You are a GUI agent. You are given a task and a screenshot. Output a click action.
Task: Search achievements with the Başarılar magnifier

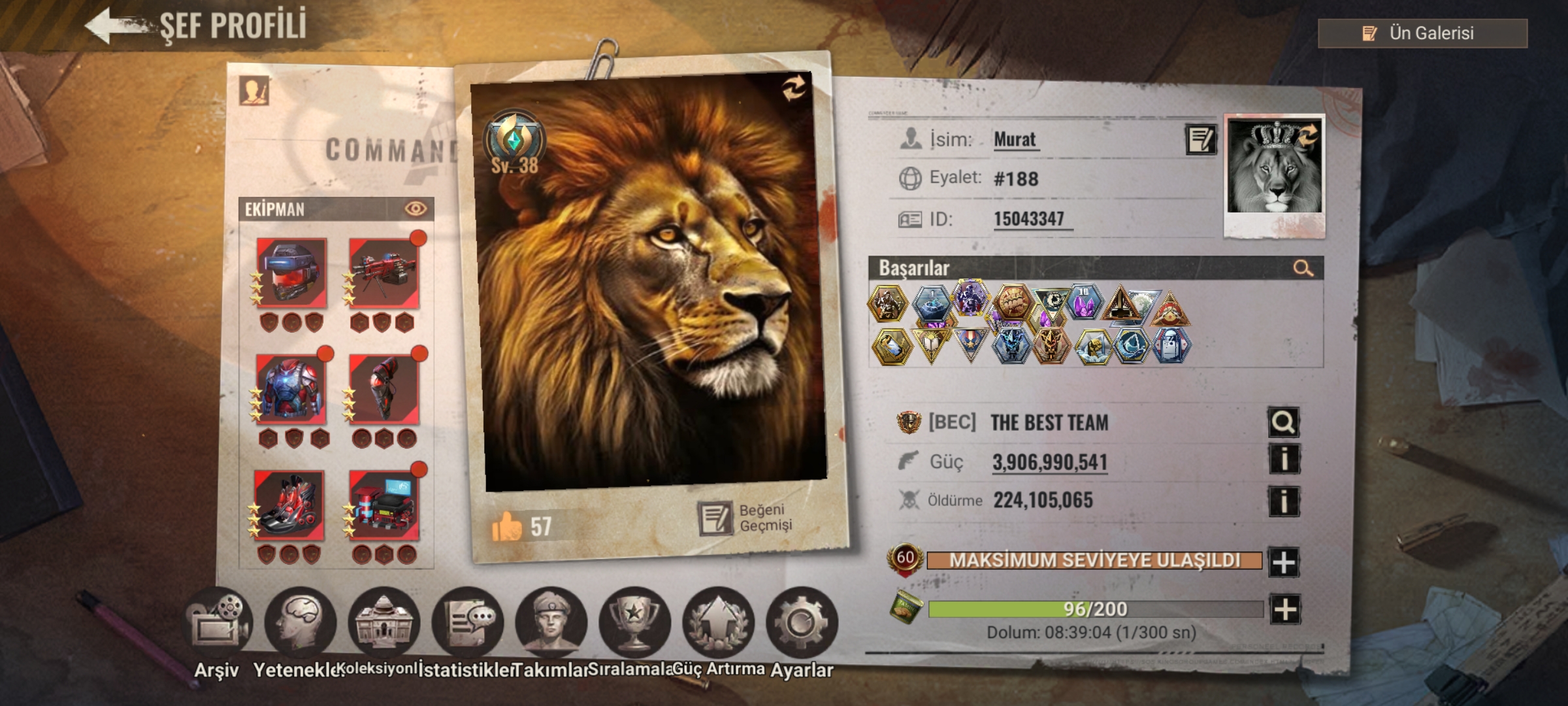(1303, 268)
